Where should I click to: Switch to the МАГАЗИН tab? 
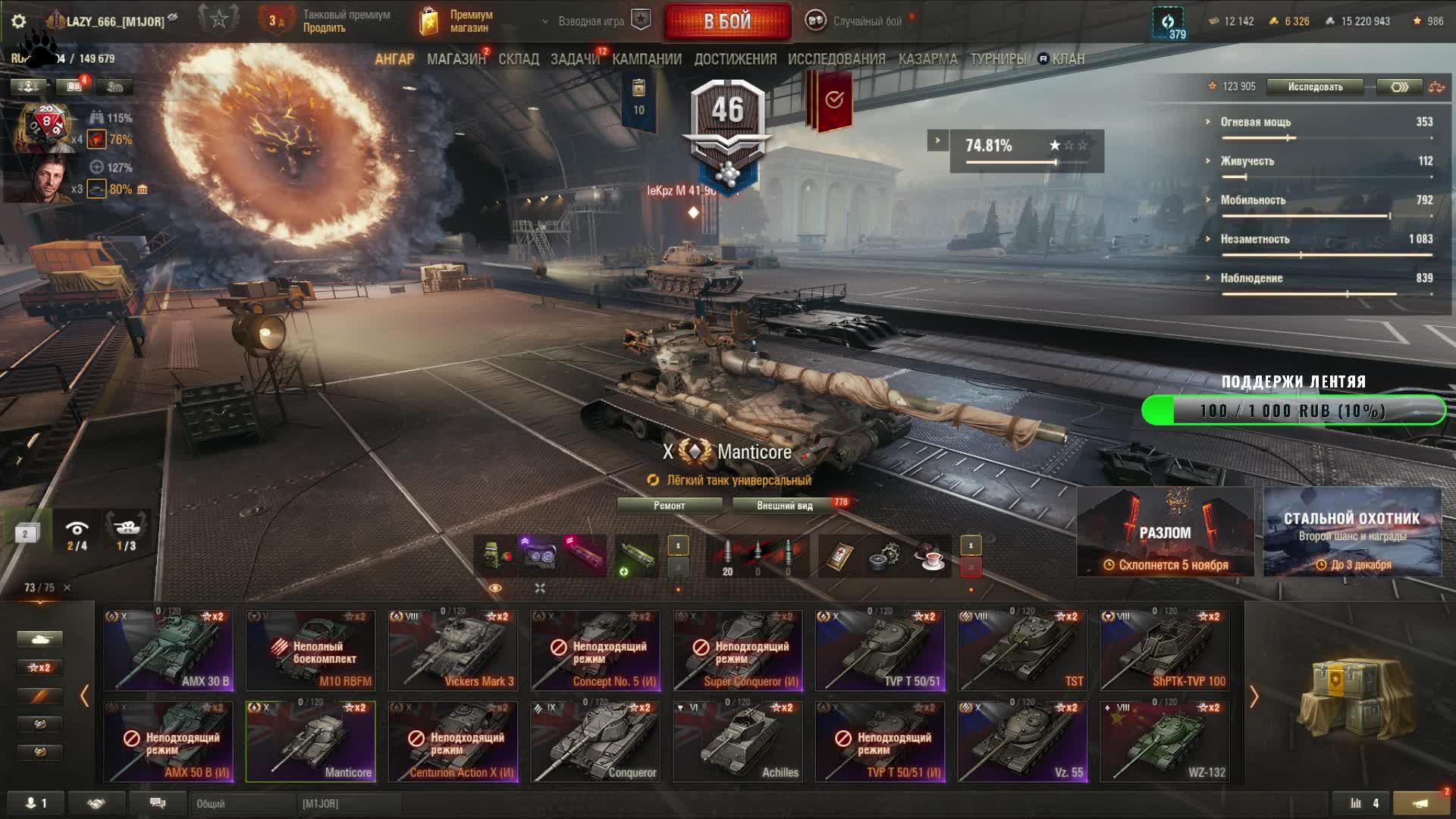pyautogui.click(x=456, y=59)
